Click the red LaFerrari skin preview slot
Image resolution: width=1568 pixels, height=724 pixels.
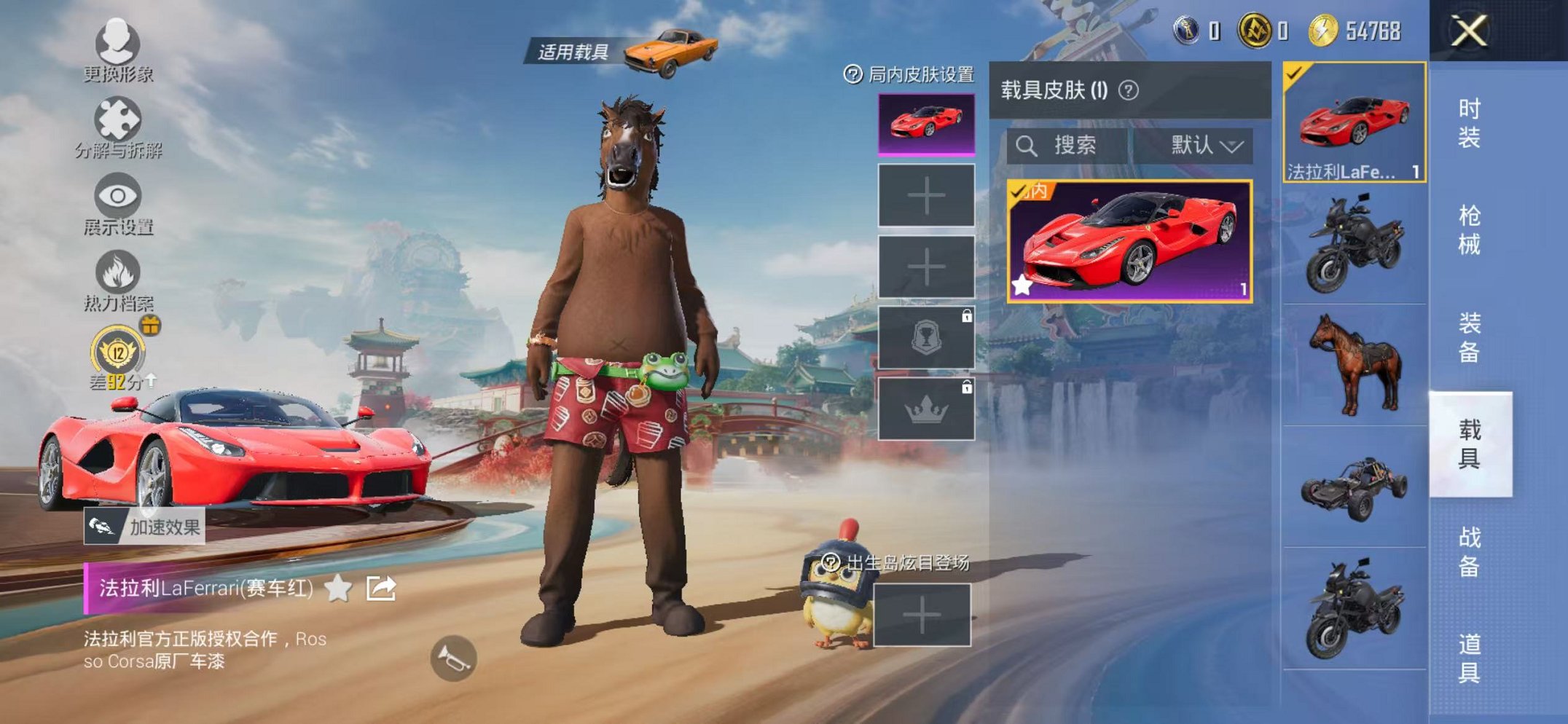[927, 125]
